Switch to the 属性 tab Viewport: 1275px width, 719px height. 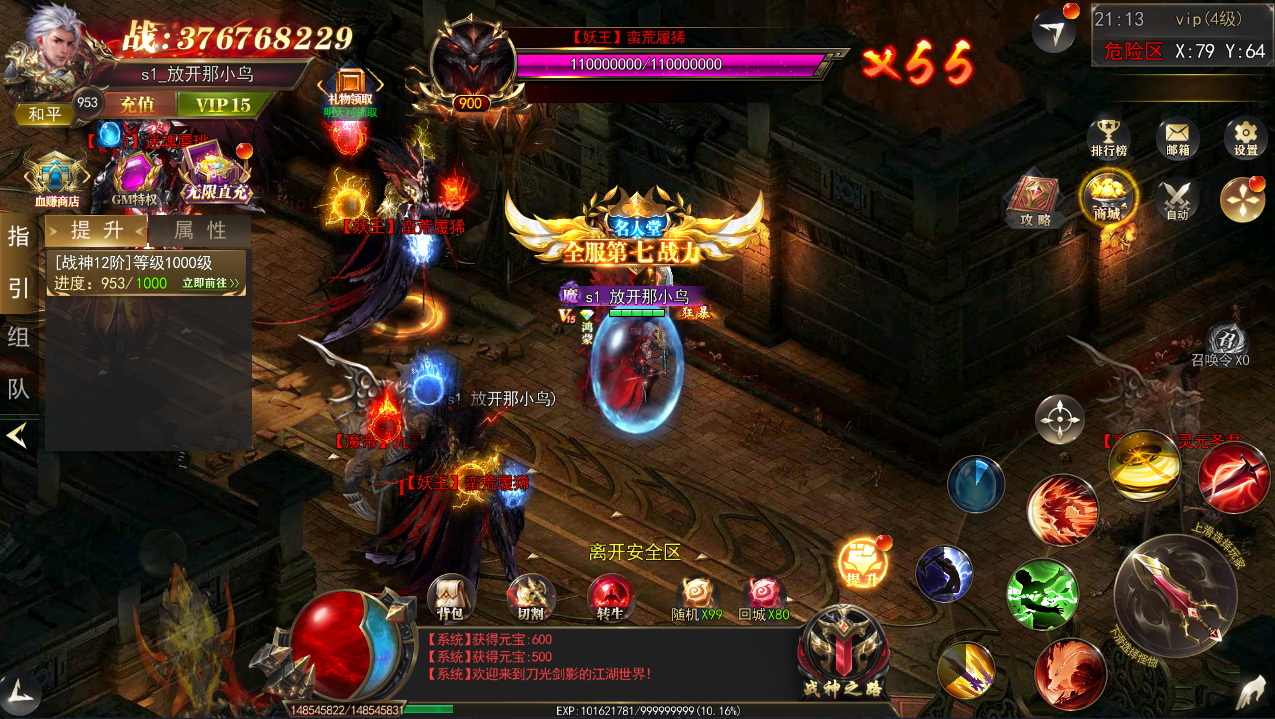point(200,230)
